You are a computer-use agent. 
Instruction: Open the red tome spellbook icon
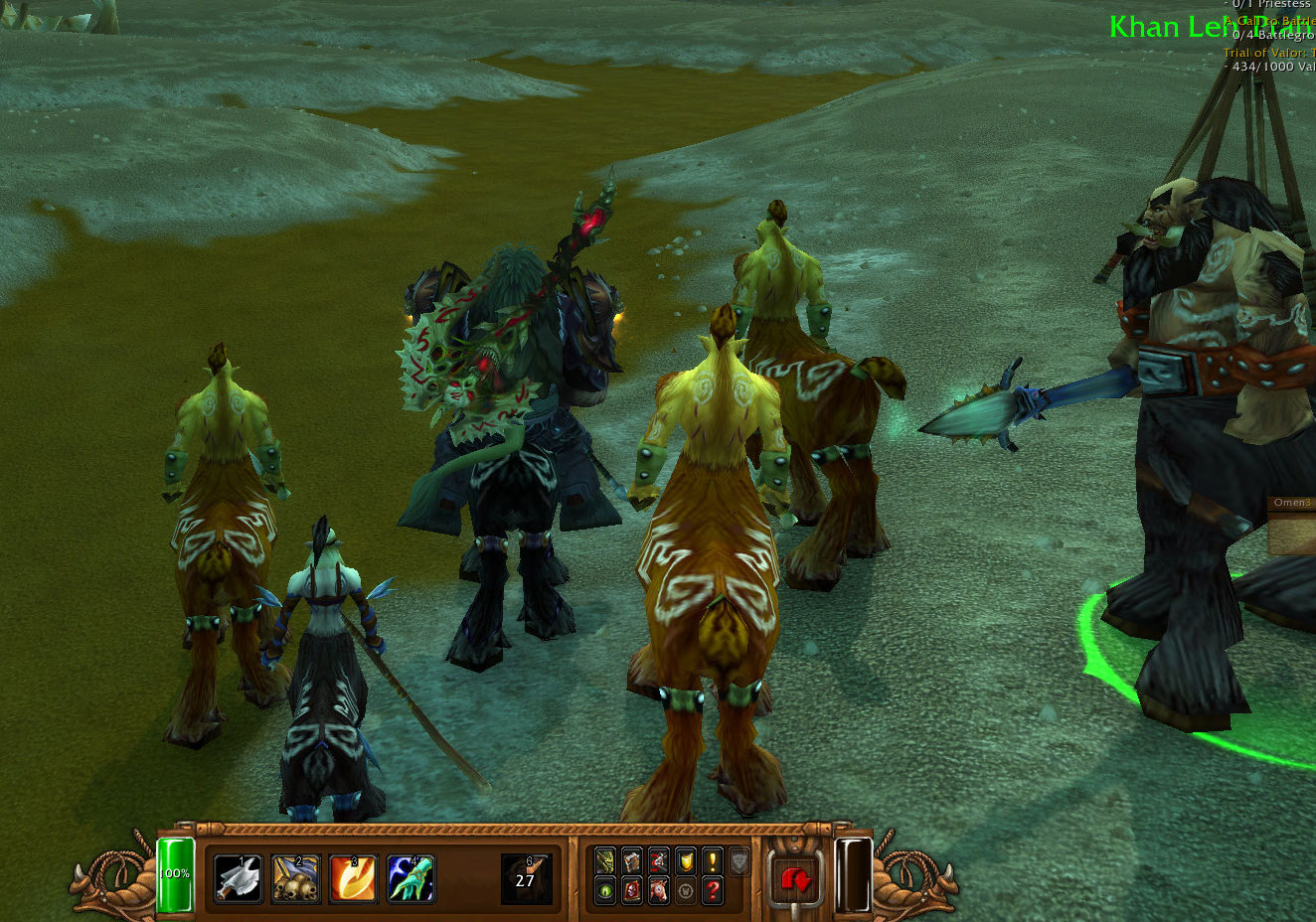pyautogui.click(x=632, y=890)
